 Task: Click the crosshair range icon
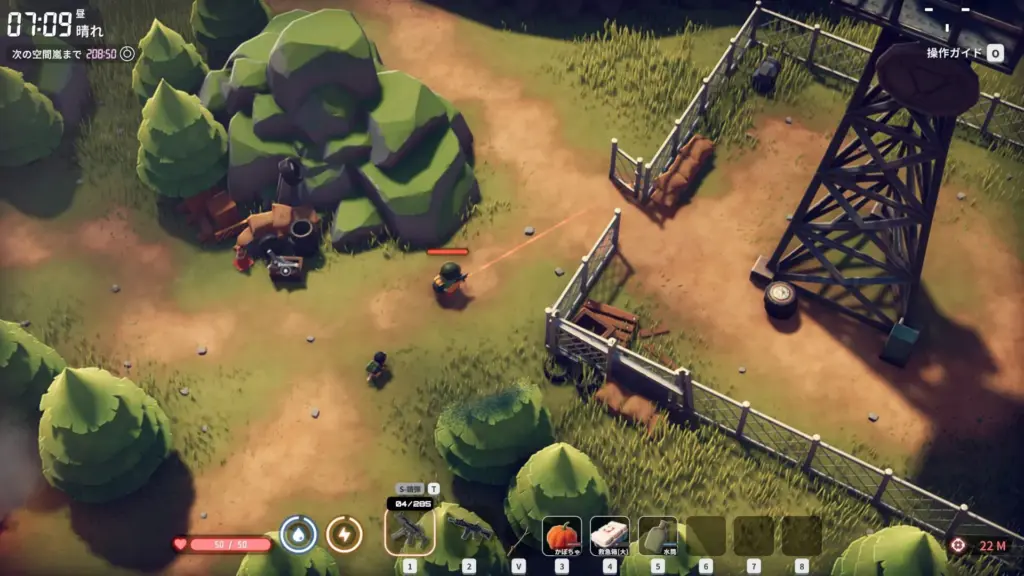[958, 545]
